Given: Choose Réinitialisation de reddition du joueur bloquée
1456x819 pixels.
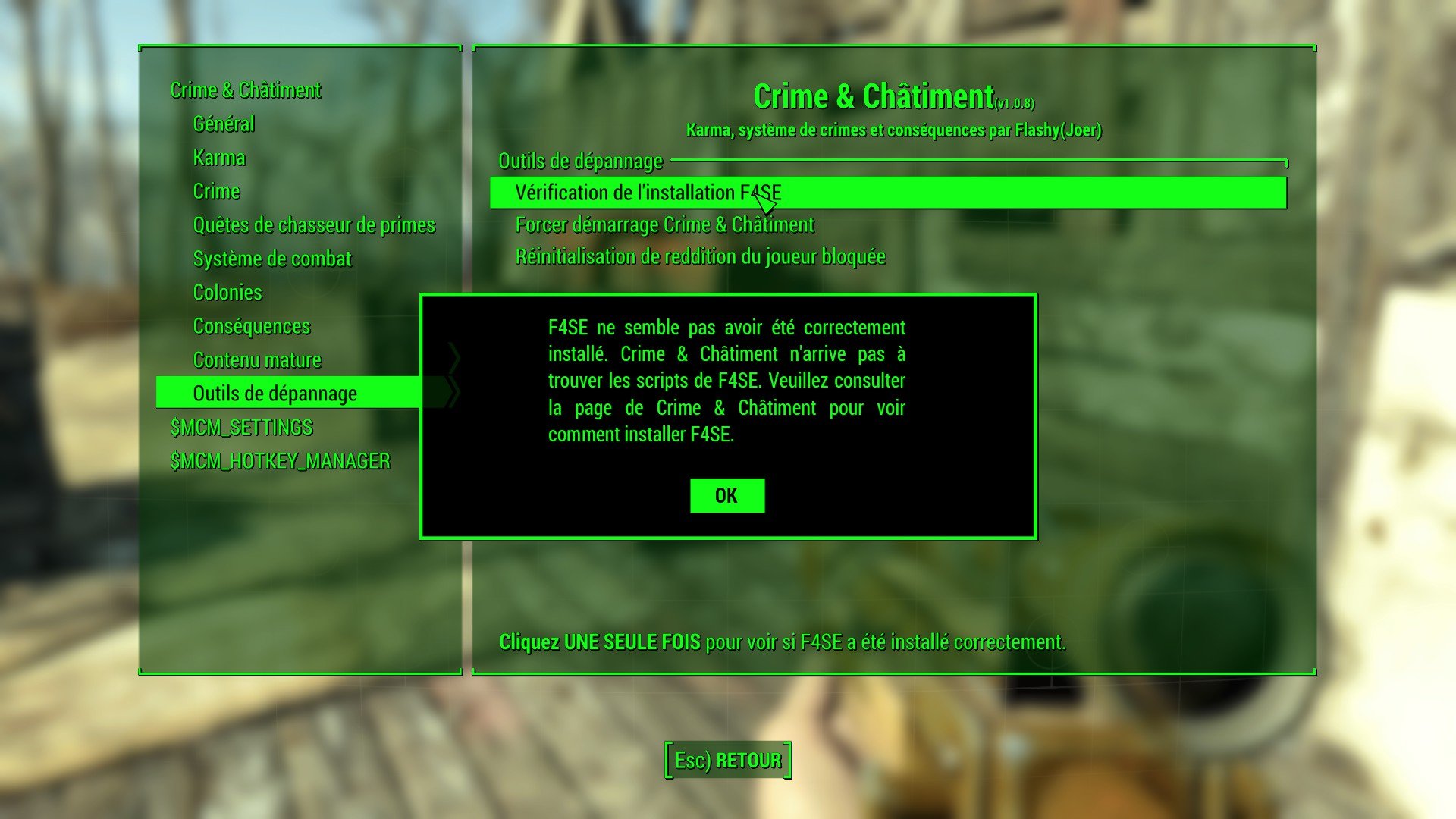Looking at the screenshot, I should coord(700,256).
